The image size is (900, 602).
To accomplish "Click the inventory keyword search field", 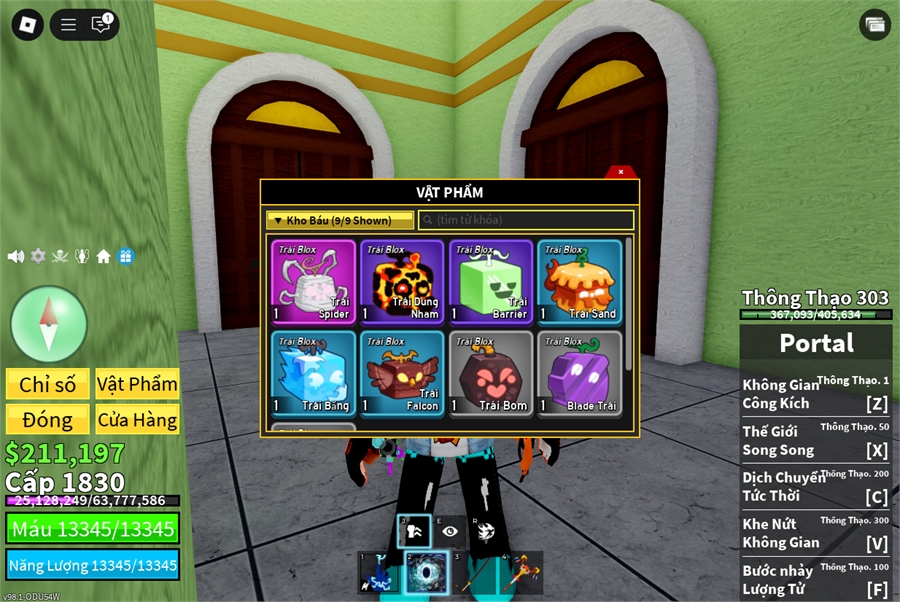I will coord(526,220).
